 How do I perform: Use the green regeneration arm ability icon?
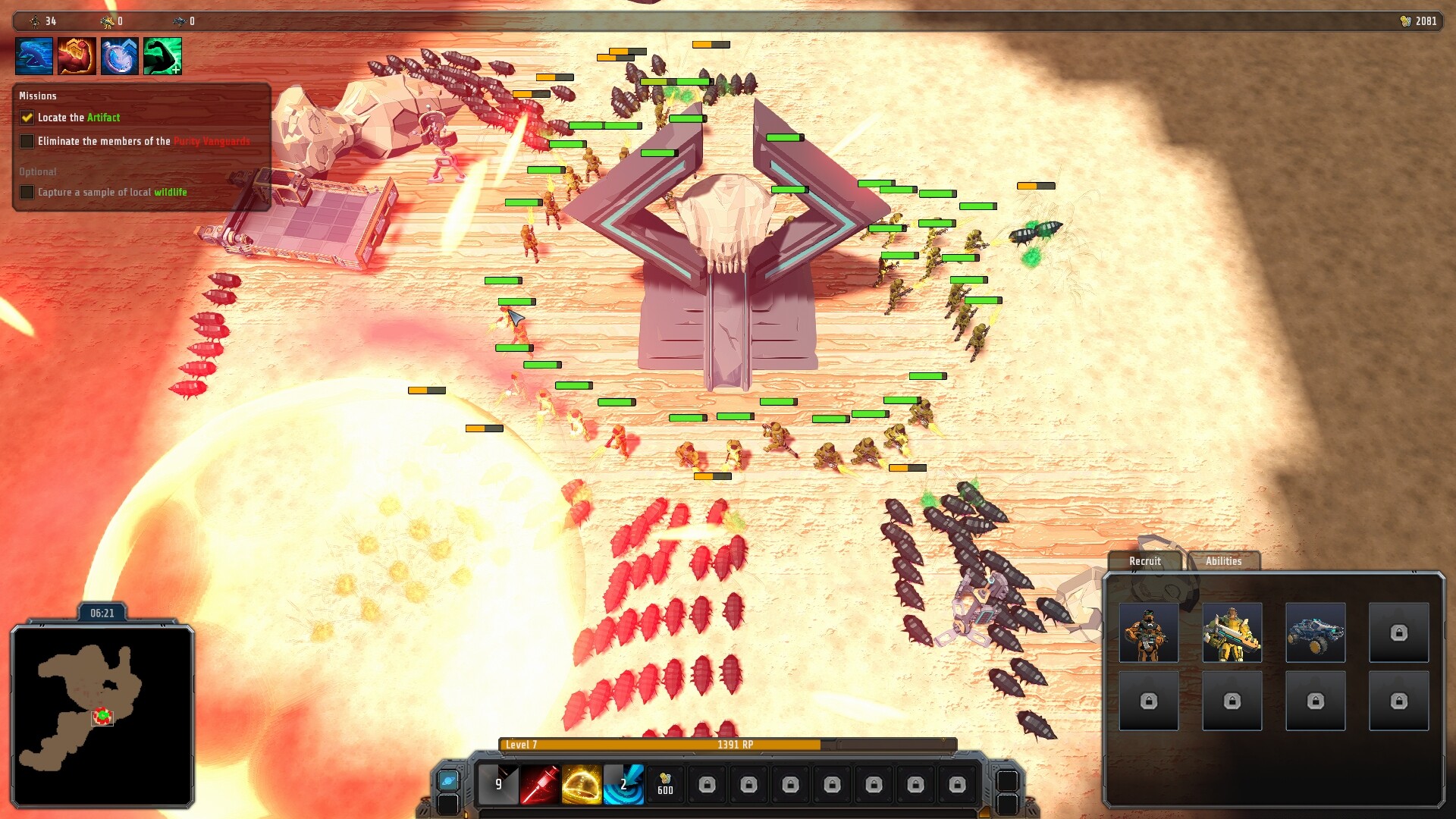click(162, 56)
